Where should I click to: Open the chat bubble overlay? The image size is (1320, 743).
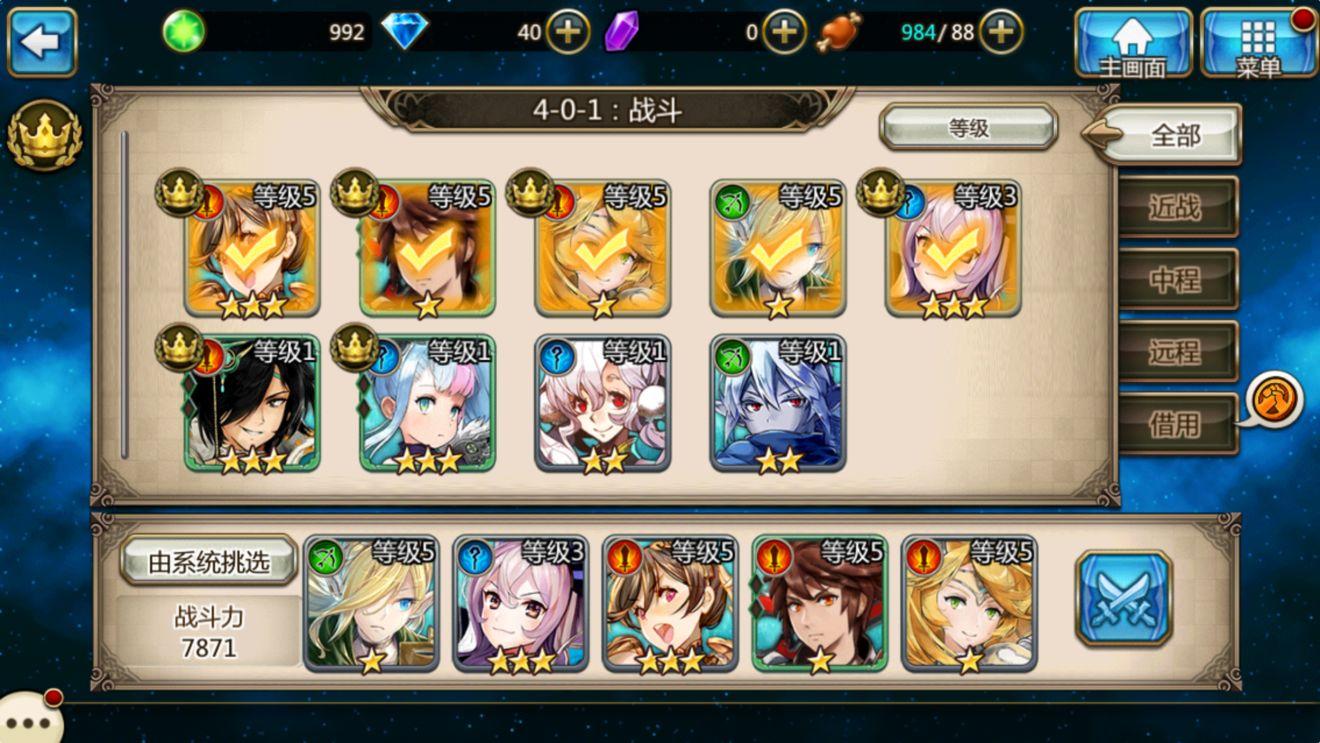[28, 720]
